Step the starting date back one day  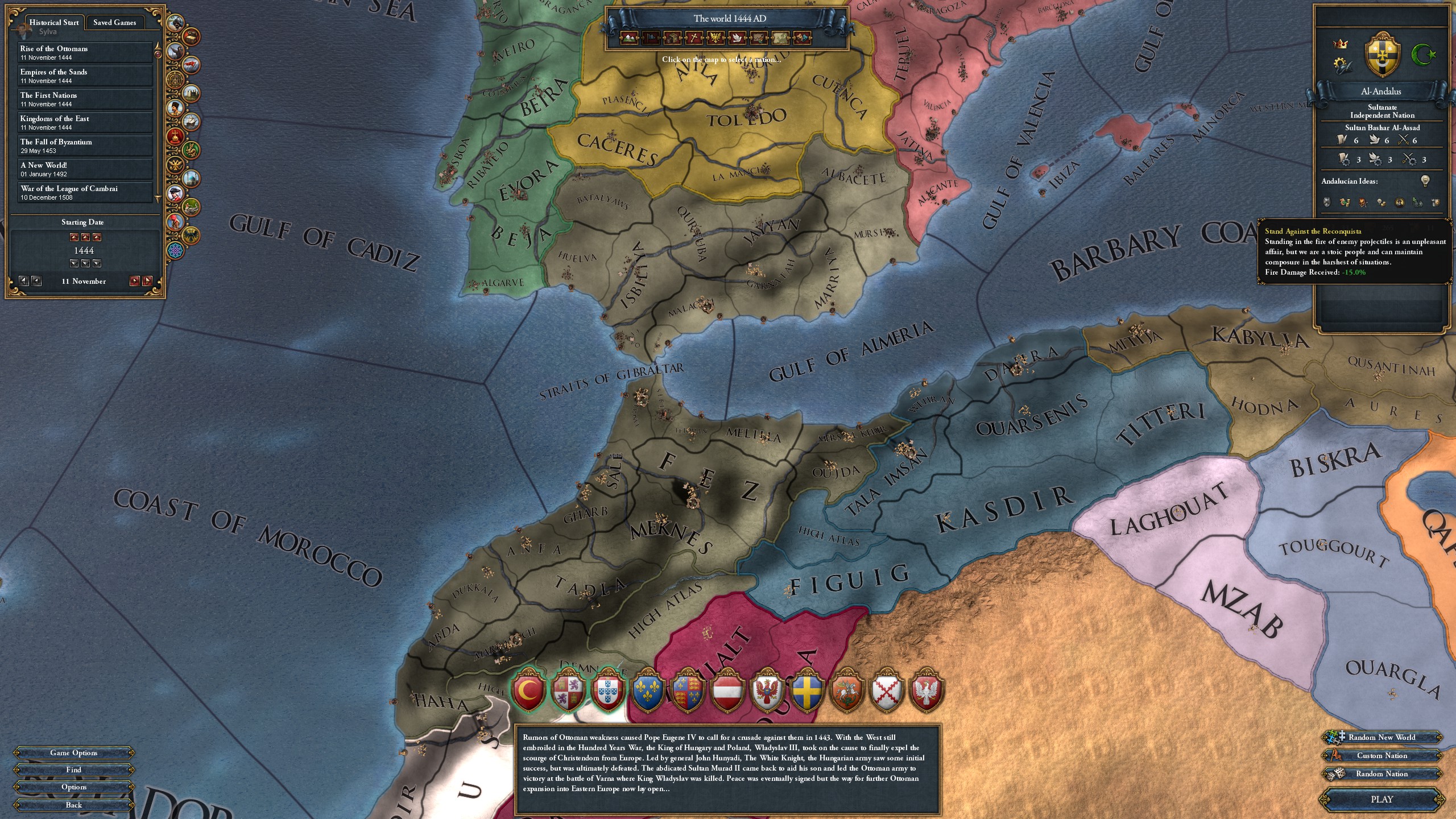click(35, 281)
